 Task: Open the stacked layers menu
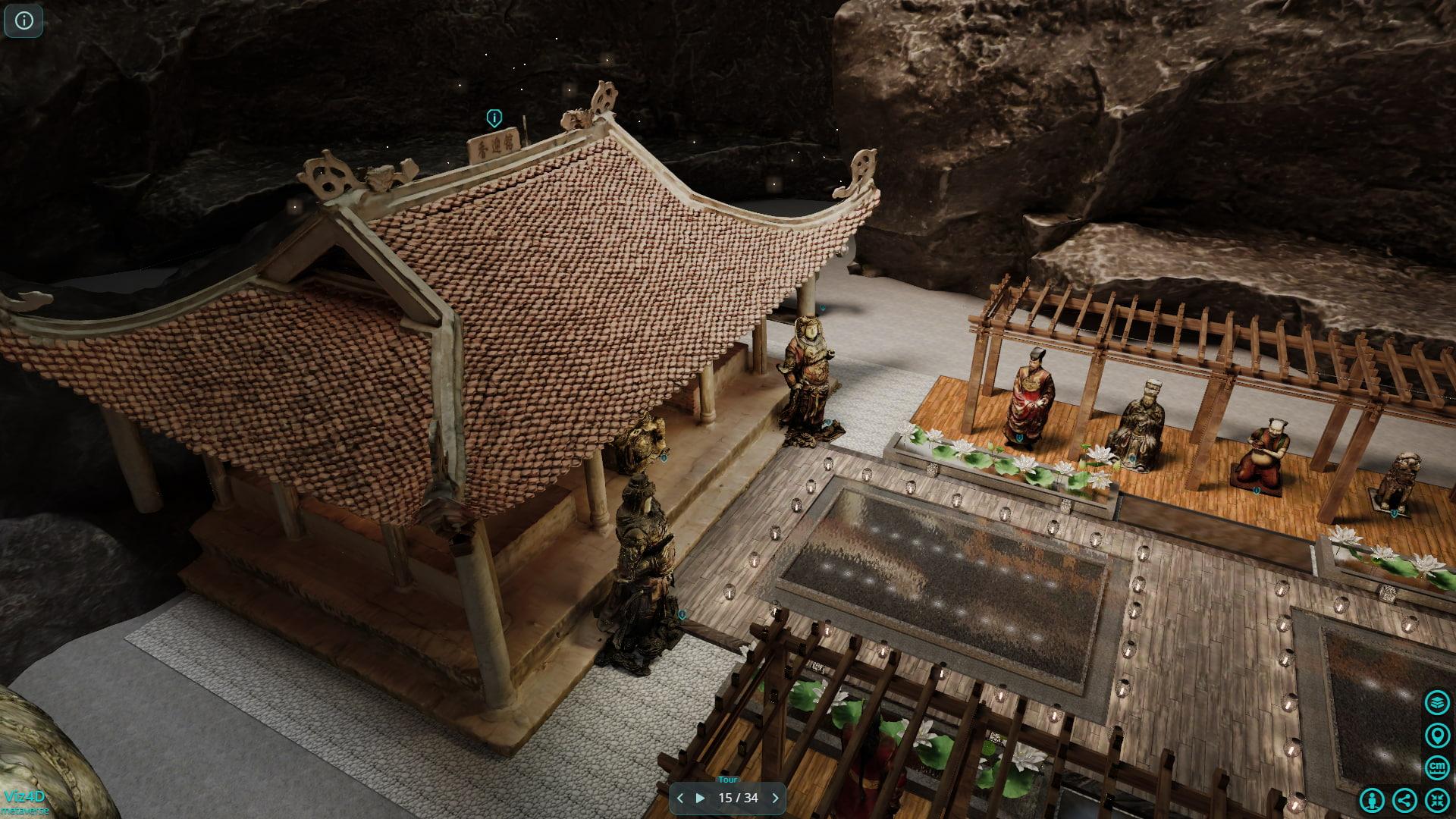(x=1437, y=702)
